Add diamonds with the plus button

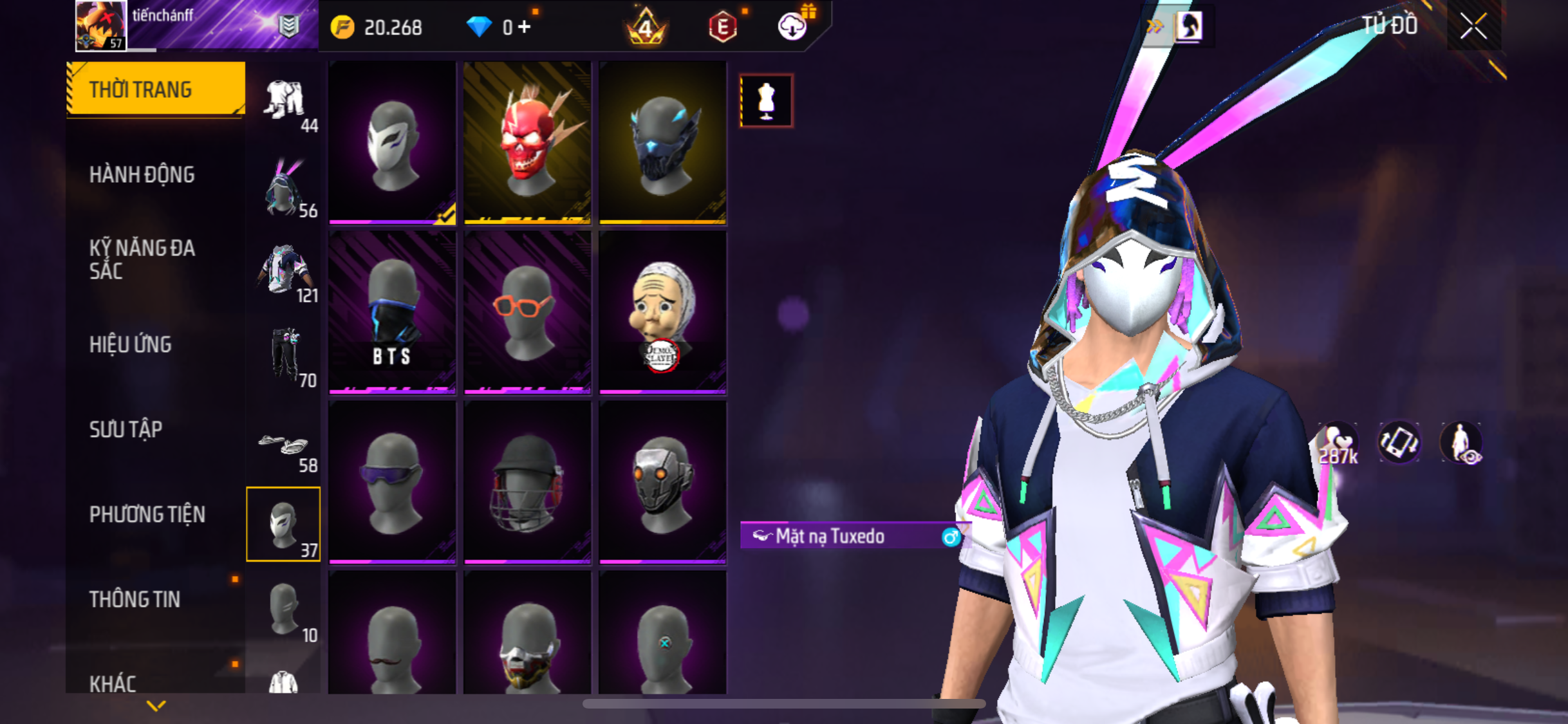[525, 27]
